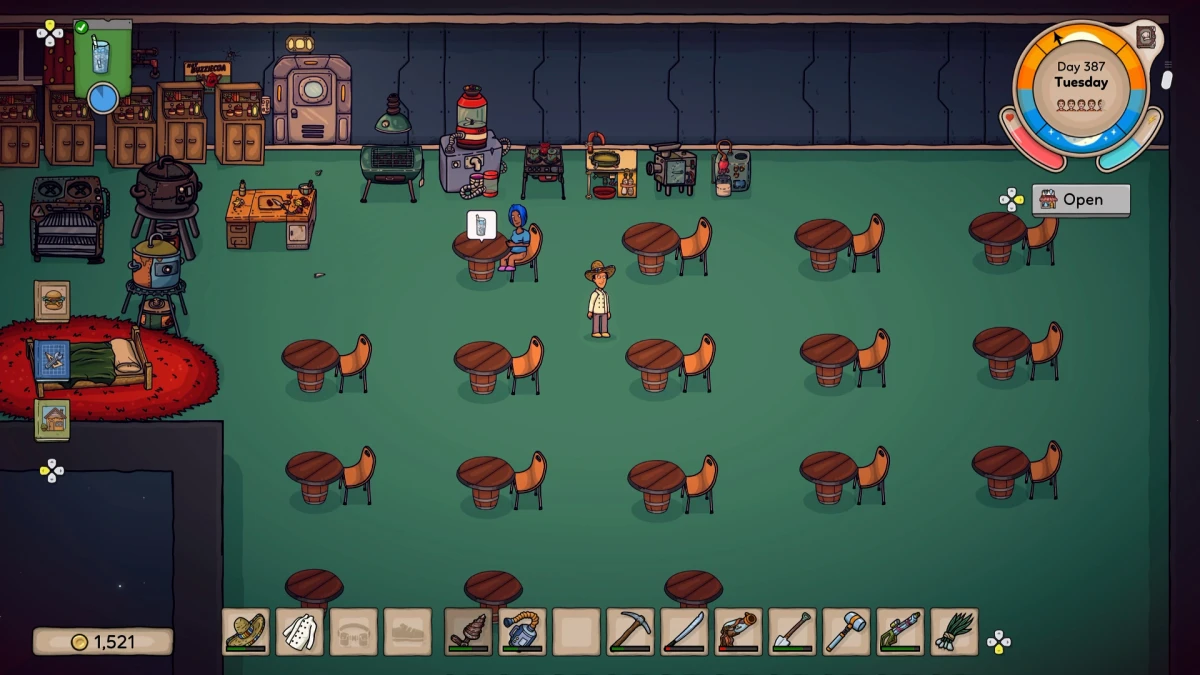Pick the green rifle hotbar slot

point(900,632)
